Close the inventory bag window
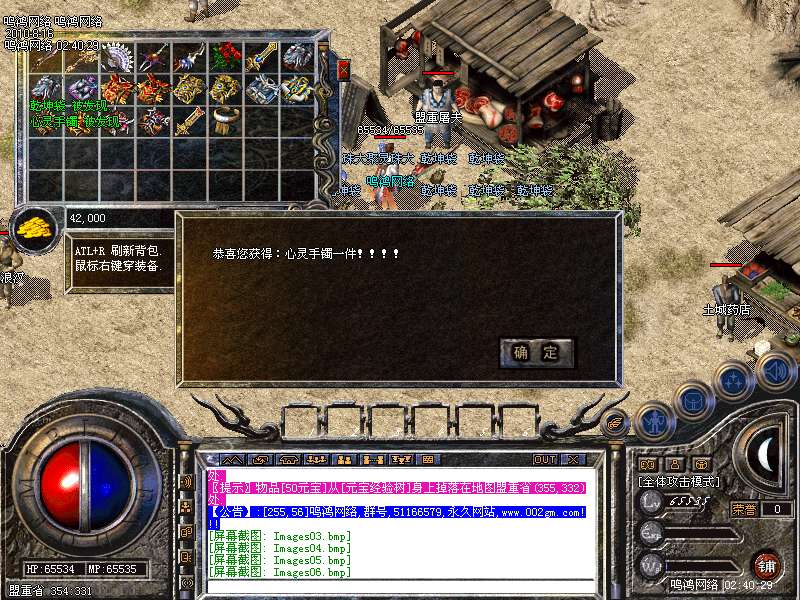 click(343, 70)
